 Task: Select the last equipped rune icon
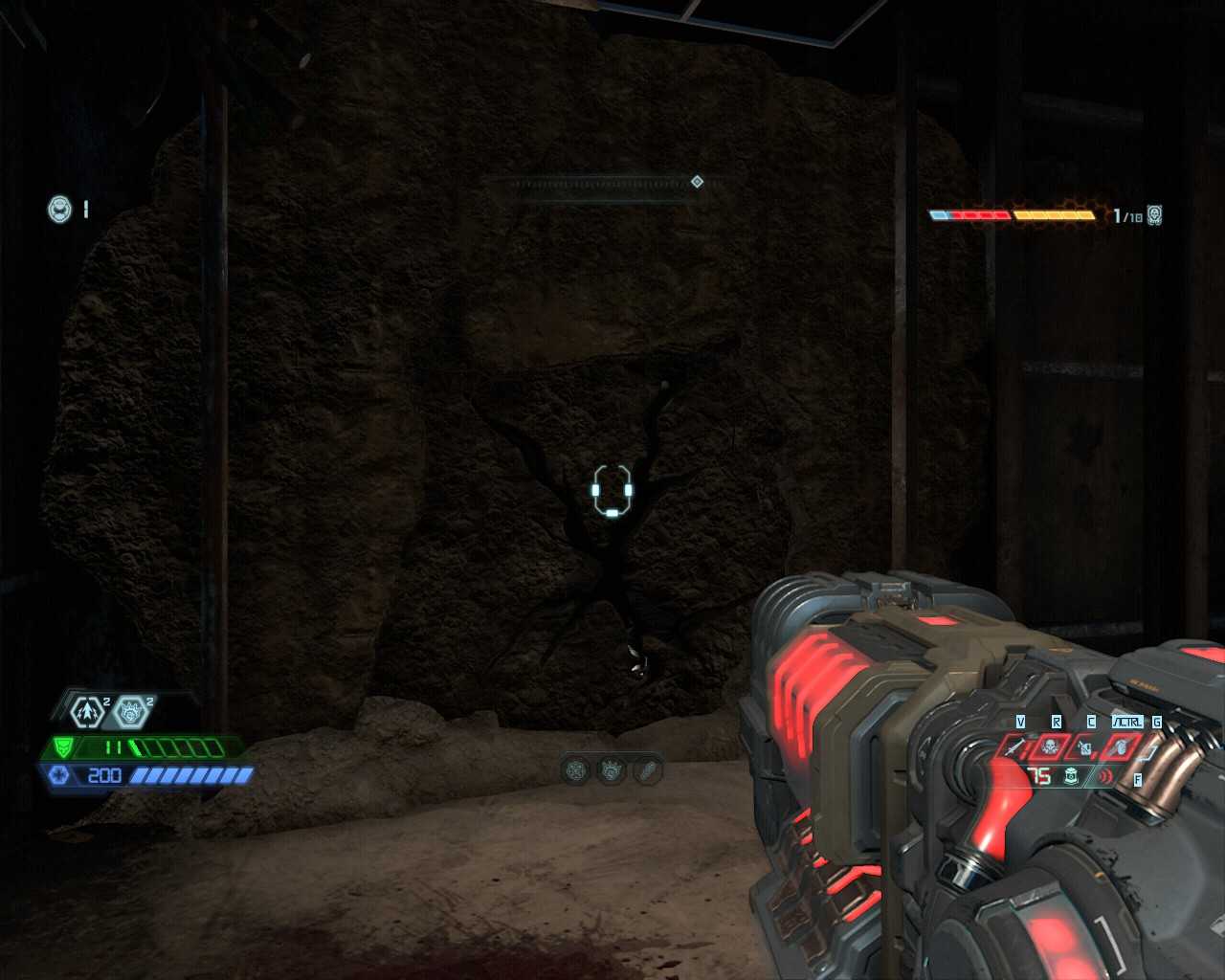click(x=648, y=769)
